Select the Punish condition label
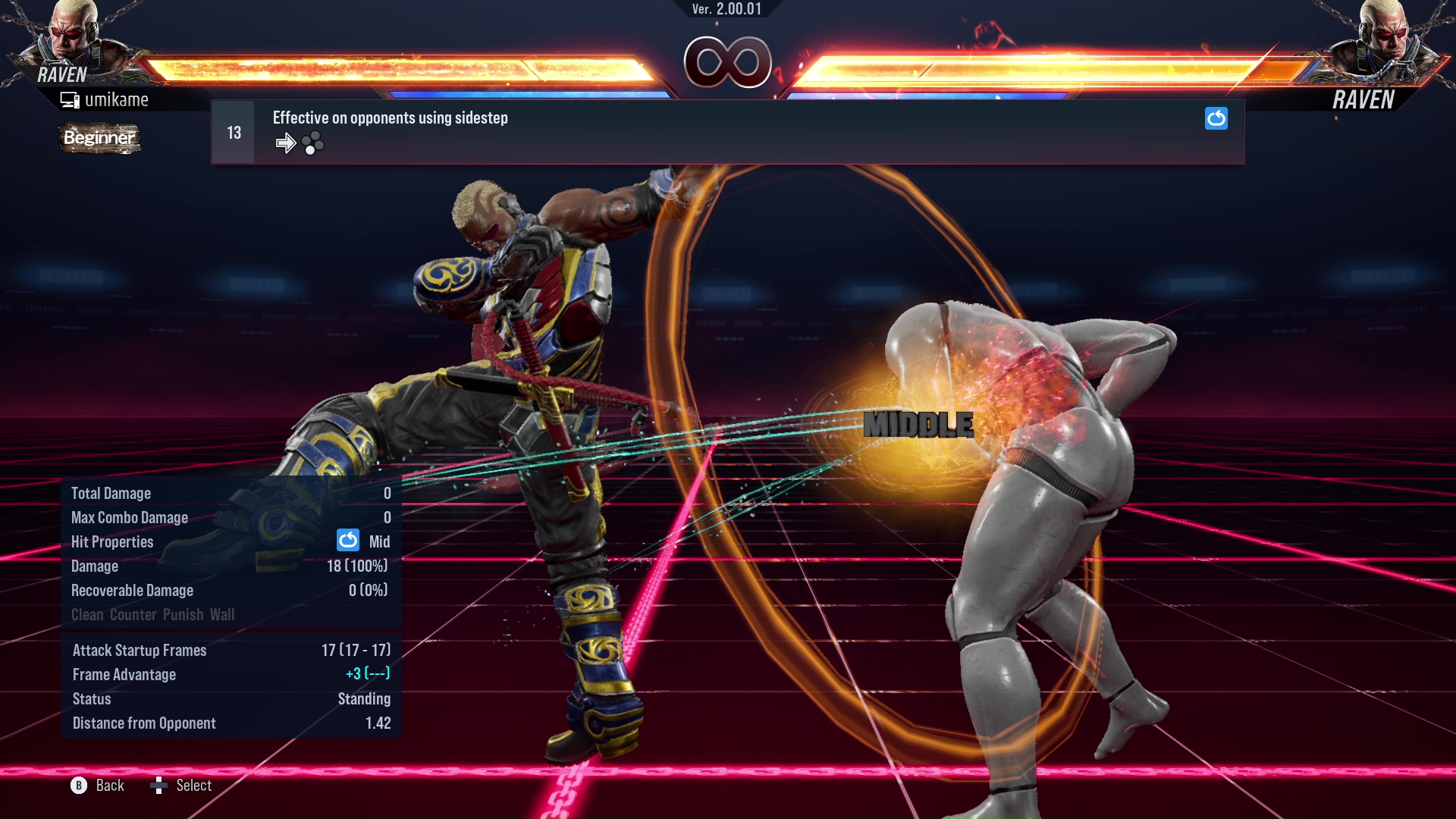This screenshot has width=1456, height=819. pyautogui.click(x=182, y=615)
